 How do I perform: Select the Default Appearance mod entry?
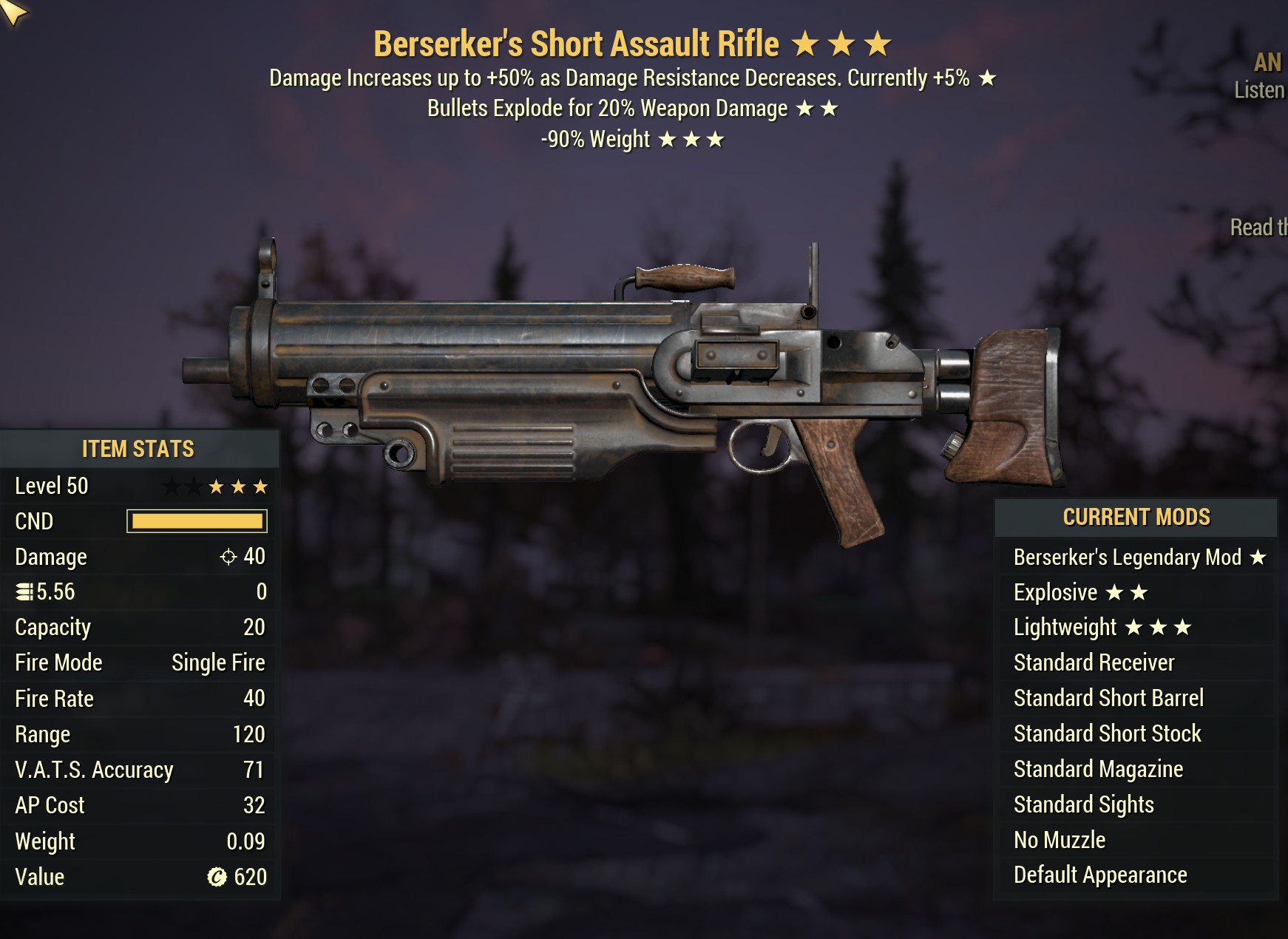[1099, 875]
